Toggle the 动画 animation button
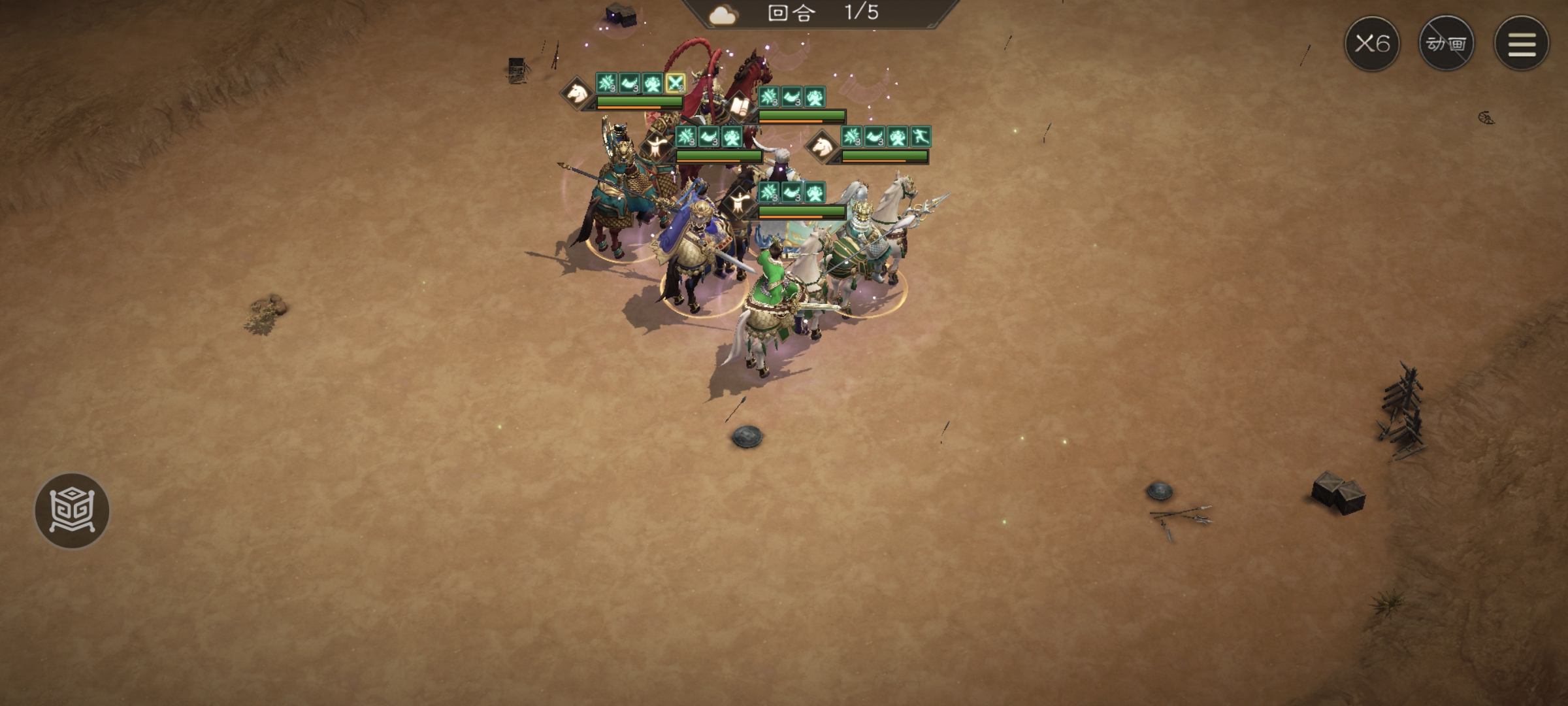This screenshot has width=1568, height=706. (x=1446, y=44)
